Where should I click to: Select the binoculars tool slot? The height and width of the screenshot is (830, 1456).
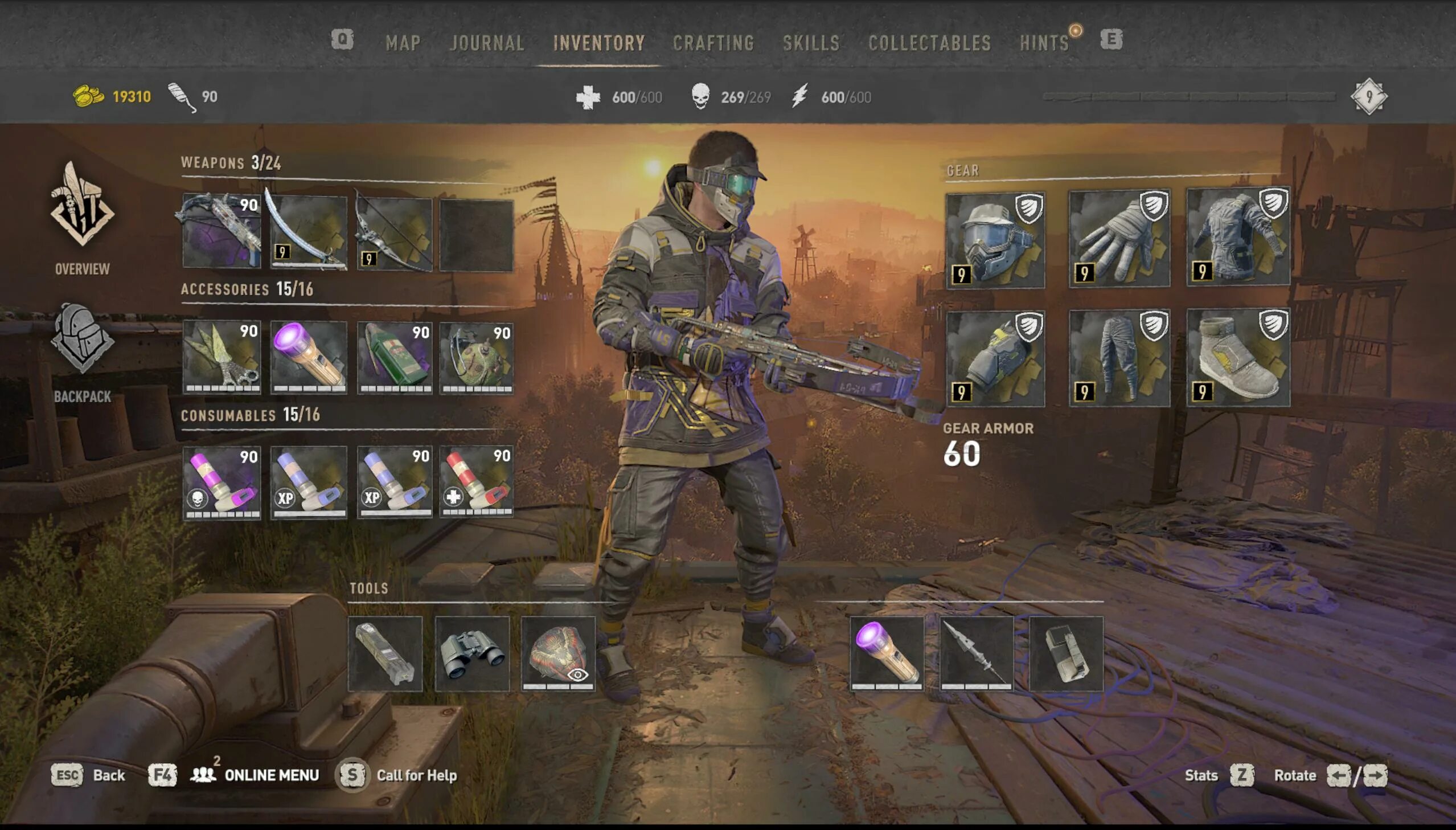tap(471, 654)
